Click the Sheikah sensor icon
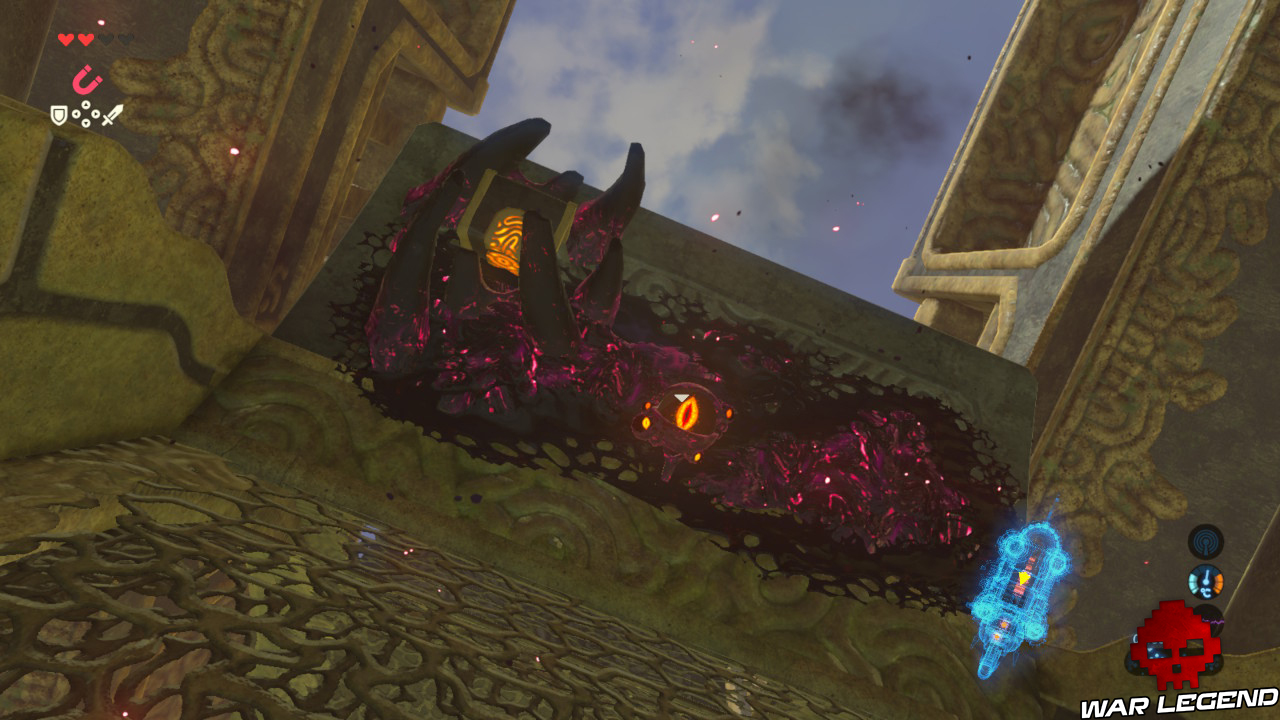1280x720 pixels. click(x=1207, y=541)
